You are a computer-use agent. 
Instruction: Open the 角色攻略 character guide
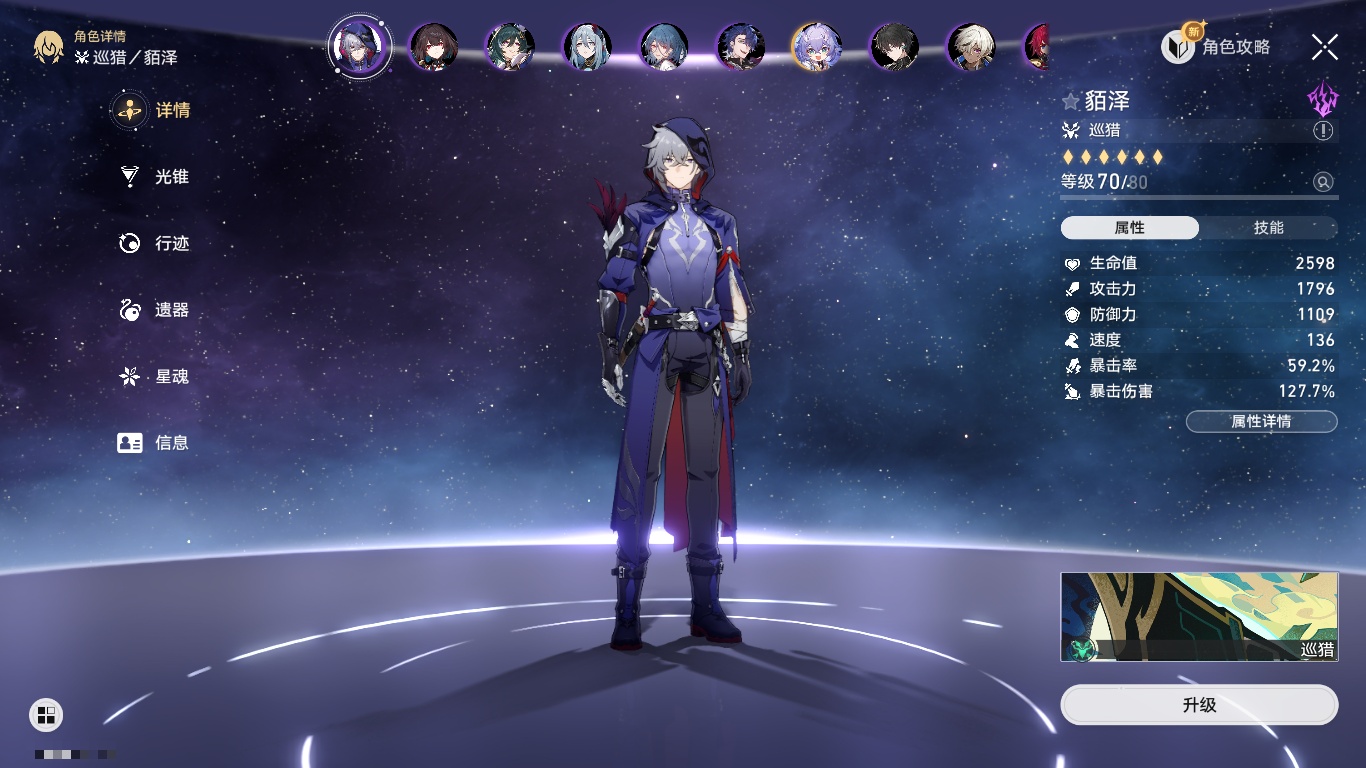pos(1216,46)
